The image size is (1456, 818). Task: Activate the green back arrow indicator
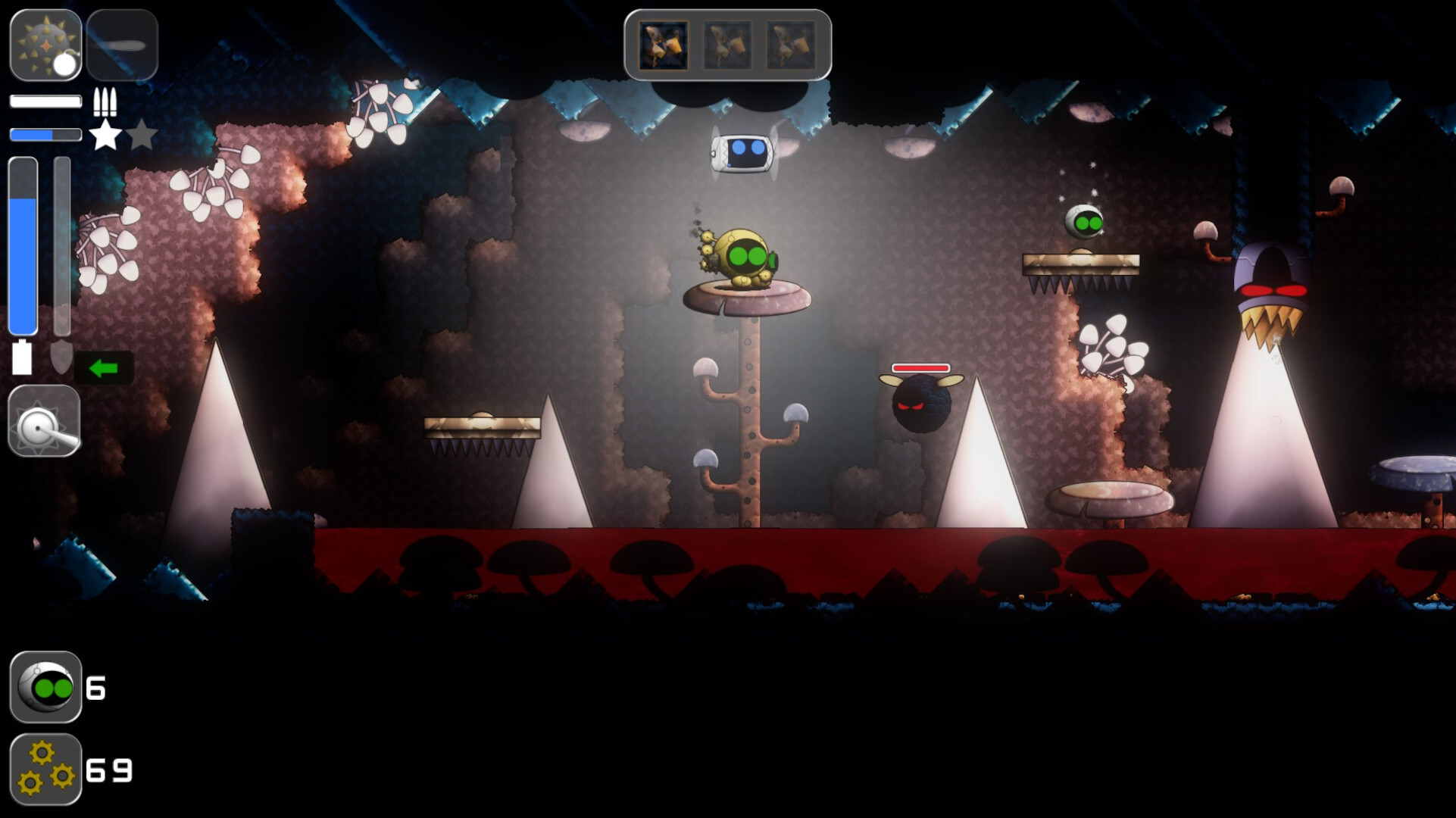pyautogui.click(x=102, y=369)
